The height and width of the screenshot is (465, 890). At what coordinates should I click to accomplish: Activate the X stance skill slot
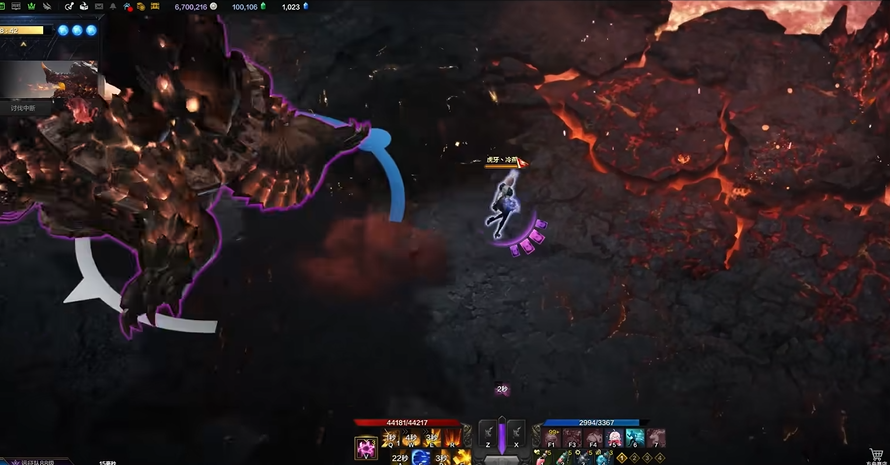[516, 433]
